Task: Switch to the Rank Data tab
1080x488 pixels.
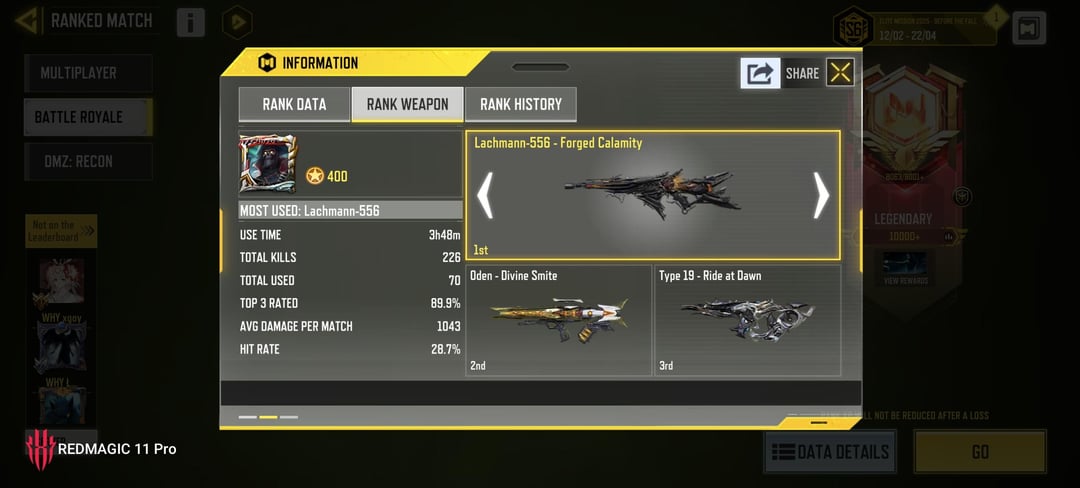Action: (294, 104)
